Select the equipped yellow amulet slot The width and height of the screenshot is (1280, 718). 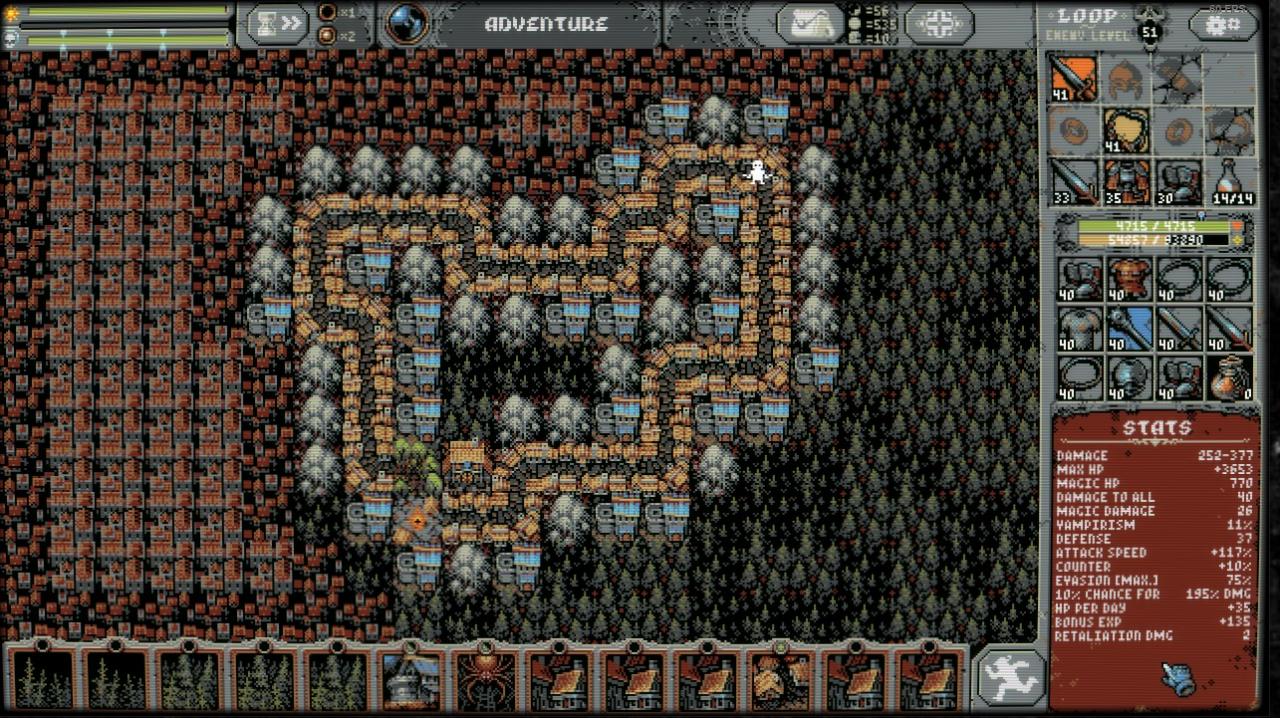1126,130
